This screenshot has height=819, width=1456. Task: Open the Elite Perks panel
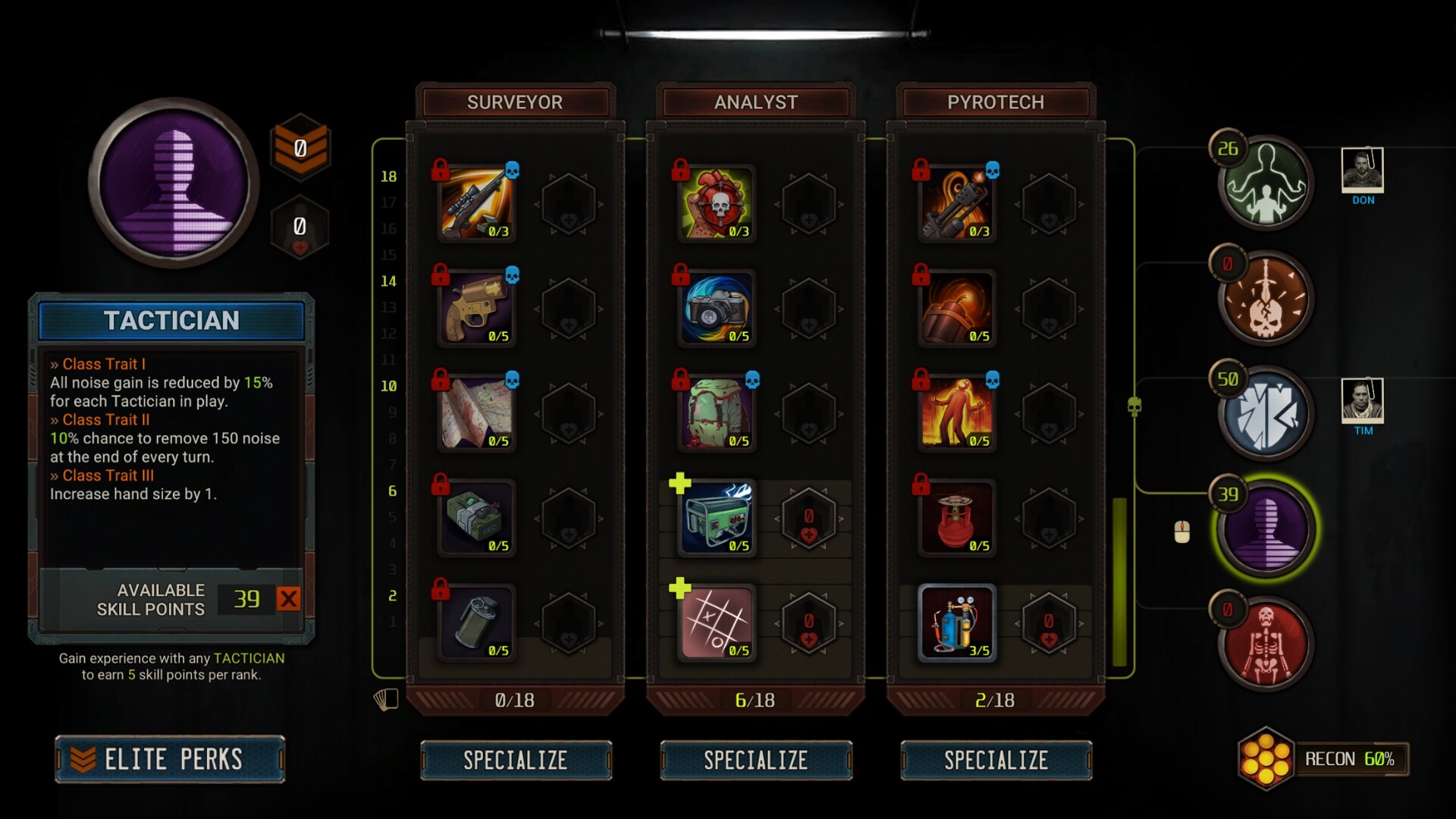[170, 759]
